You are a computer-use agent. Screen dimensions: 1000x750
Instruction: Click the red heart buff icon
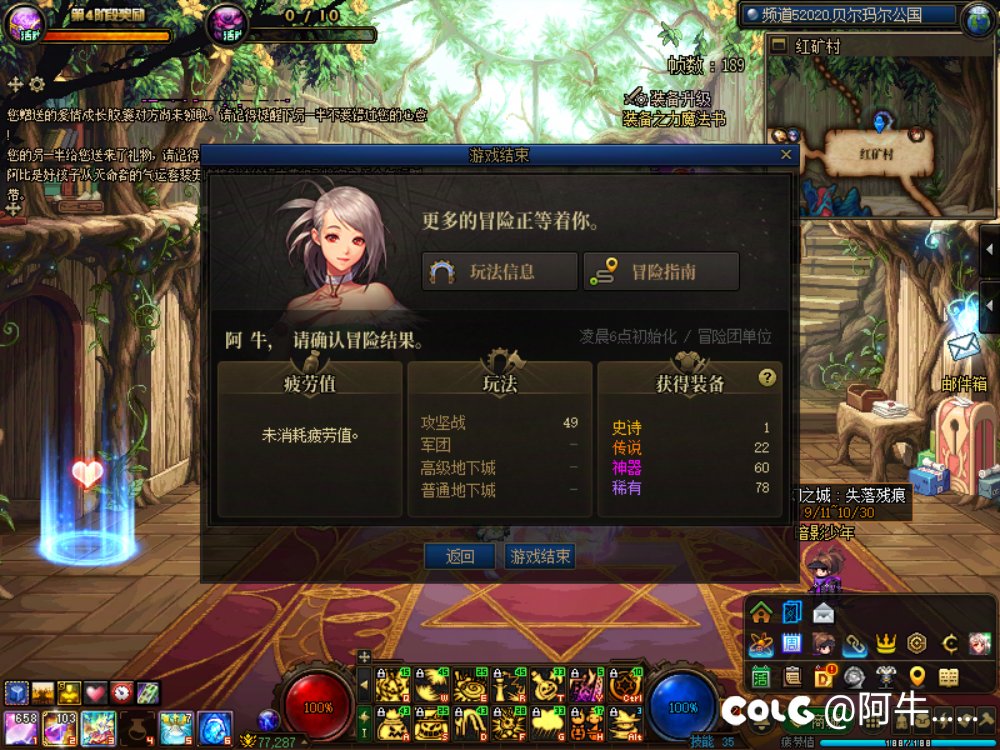pyautogui.click(x=95, y=691)
